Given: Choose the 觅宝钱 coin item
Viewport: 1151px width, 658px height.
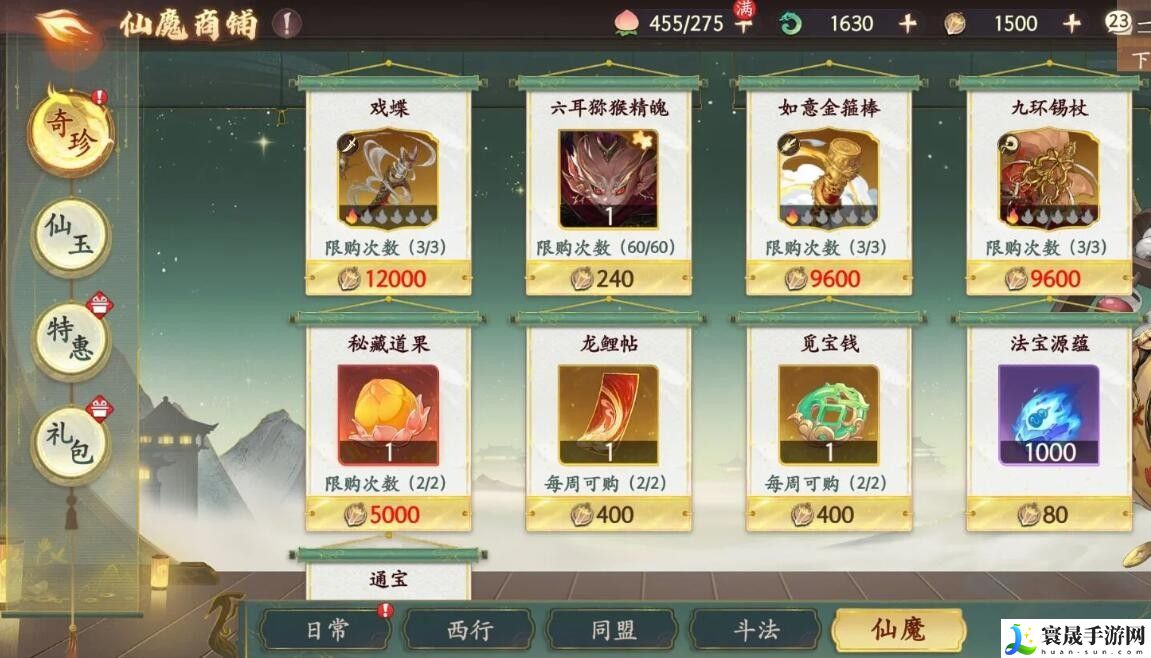Looking at the screenshot, I should pyautogui.click(x=828, y=414).
